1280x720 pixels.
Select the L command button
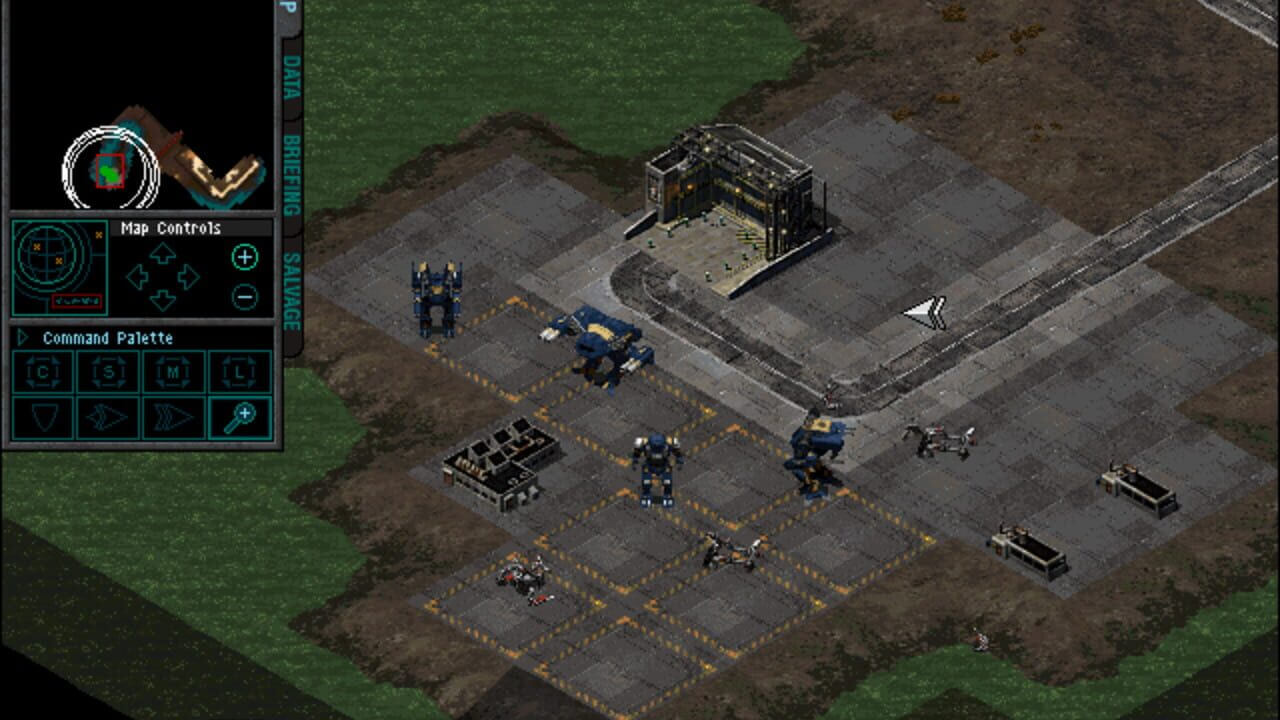pyautogui.click(x=240, y=372)
